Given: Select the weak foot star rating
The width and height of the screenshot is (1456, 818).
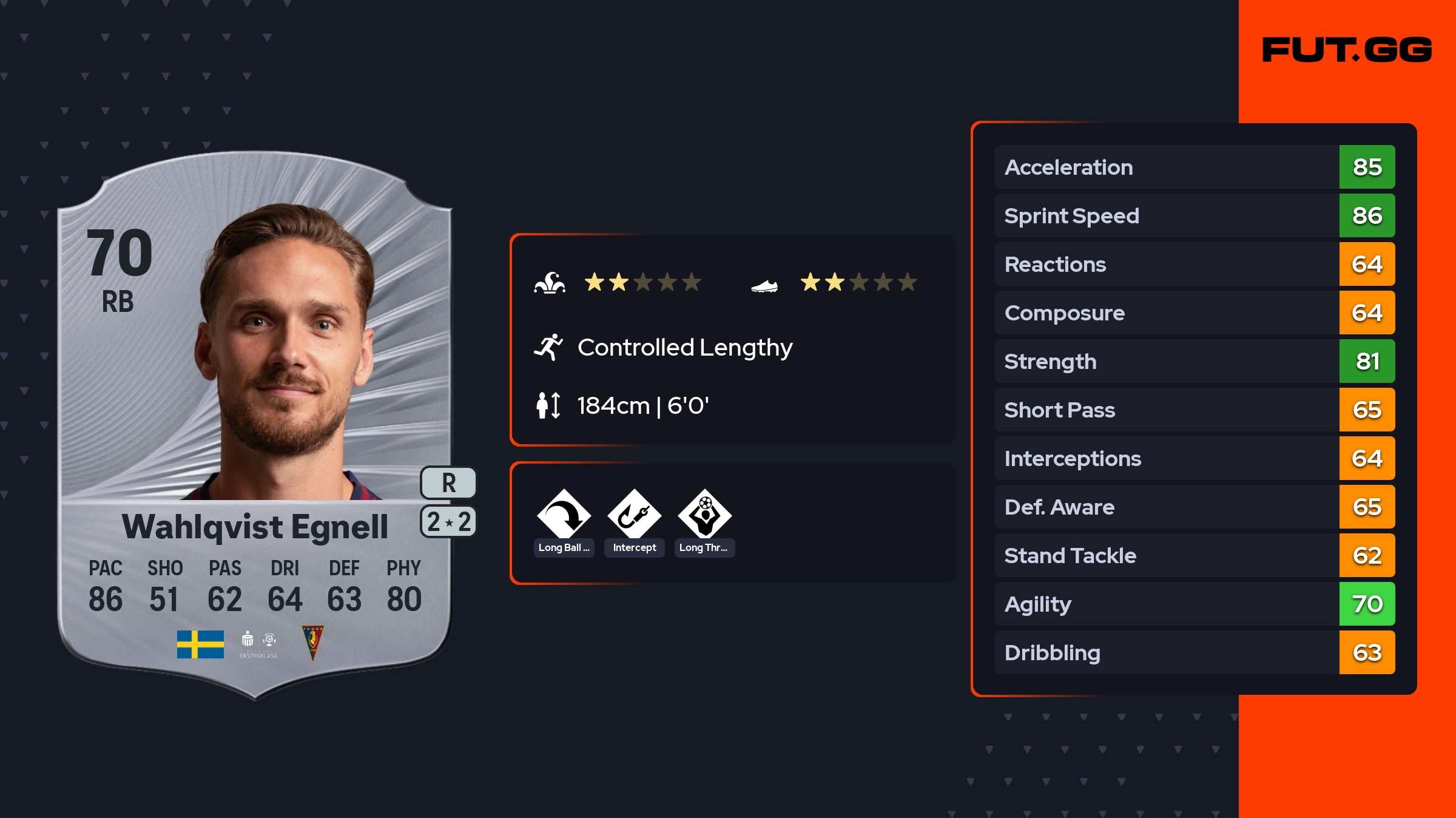Looking at the screenshot, I should [x=858, y=282].
